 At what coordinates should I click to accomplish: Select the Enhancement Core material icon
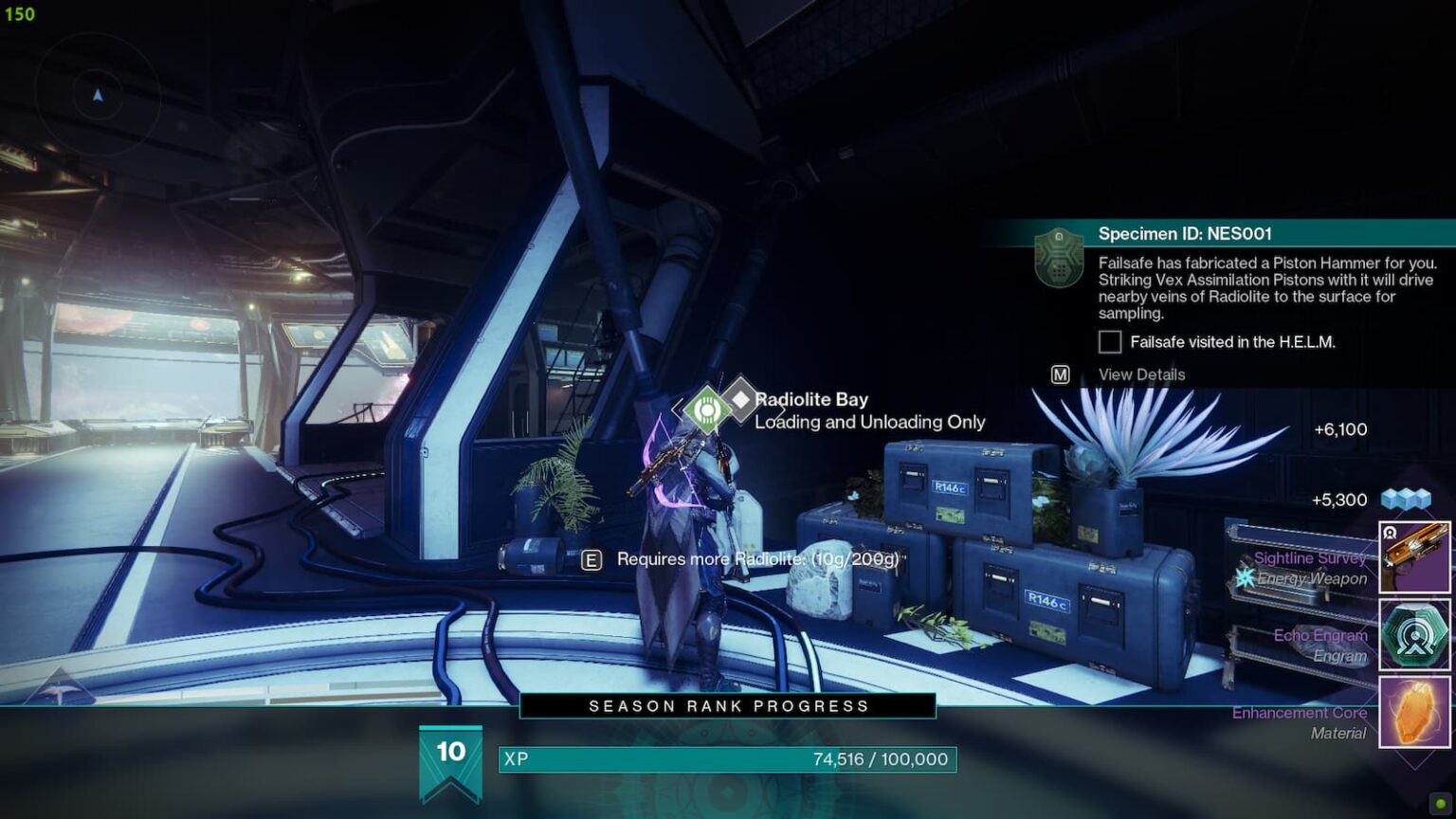(1414, 712)
